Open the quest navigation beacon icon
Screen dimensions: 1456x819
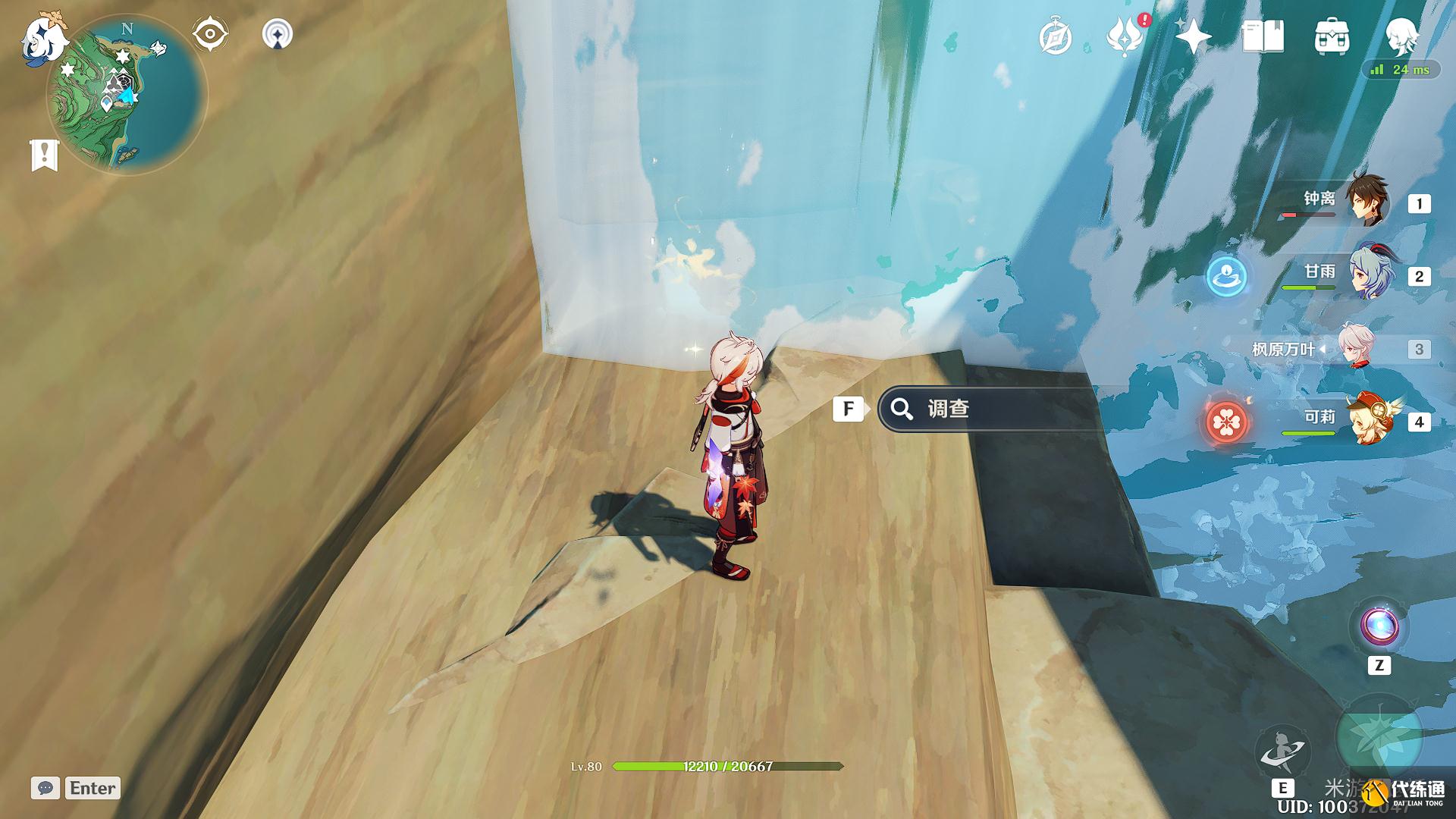point(277,34)
